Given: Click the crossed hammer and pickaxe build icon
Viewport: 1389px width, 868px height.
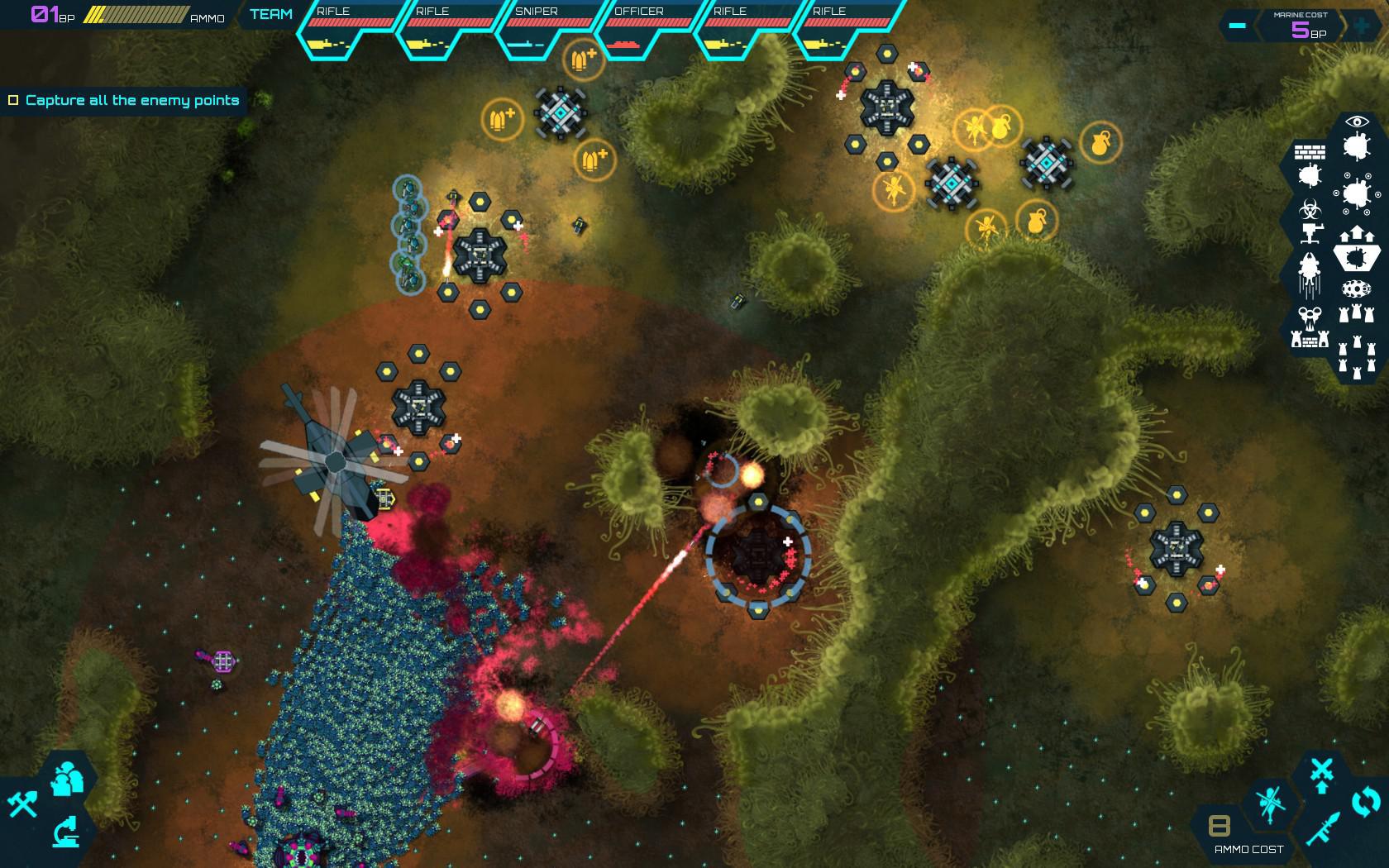Looking at the screenshot, I should click(x=22, y=804).
